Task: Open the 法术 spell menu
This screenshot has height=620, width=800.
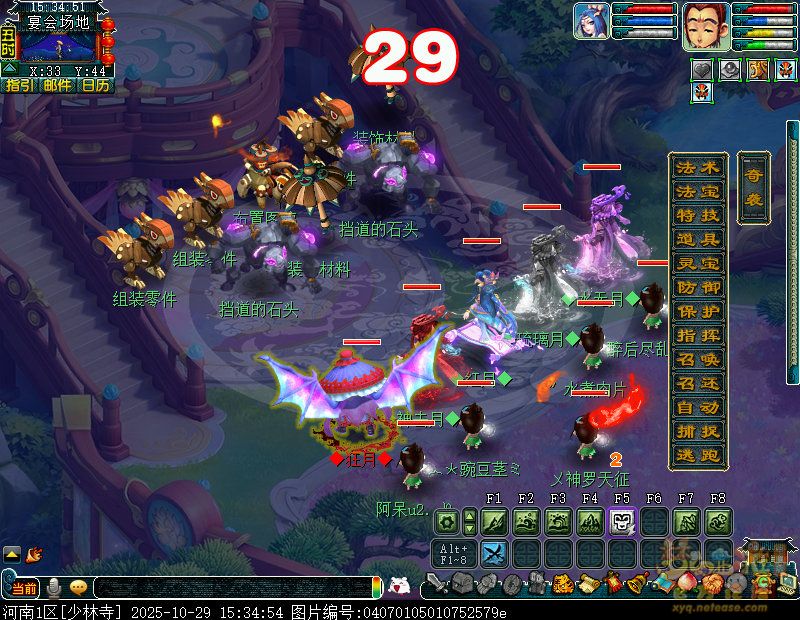Action: coord(698,167)
